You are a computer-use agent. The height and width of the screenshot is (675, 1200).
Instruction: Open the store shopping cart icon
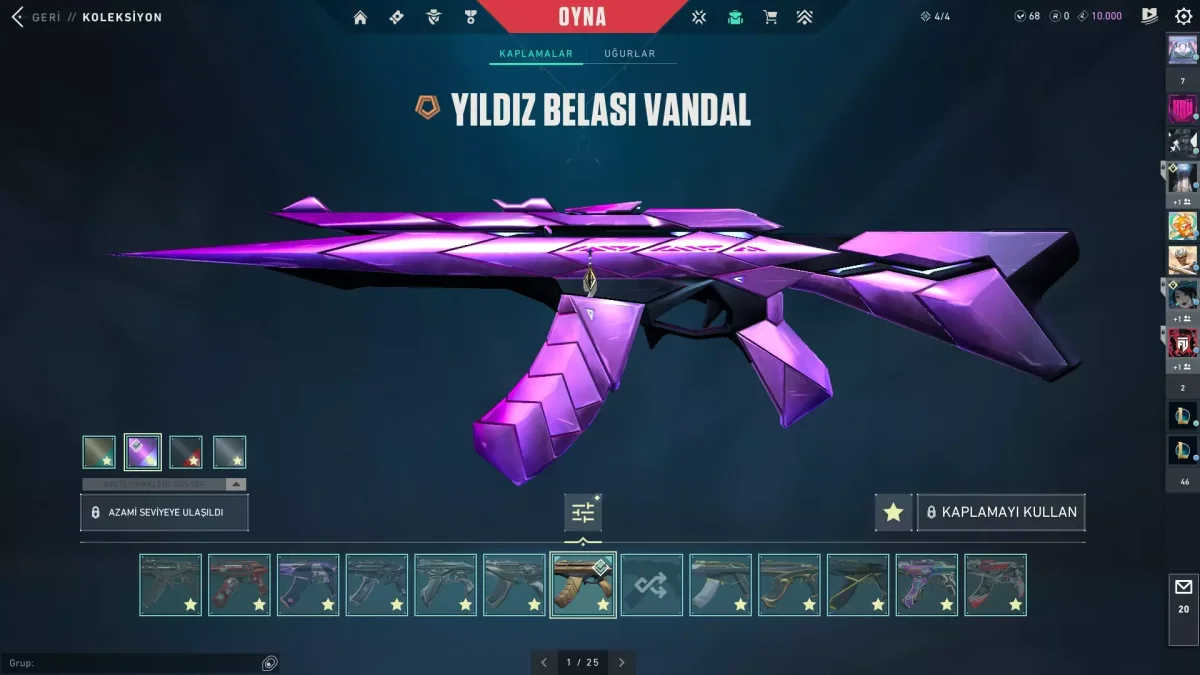tap(770, 17)
